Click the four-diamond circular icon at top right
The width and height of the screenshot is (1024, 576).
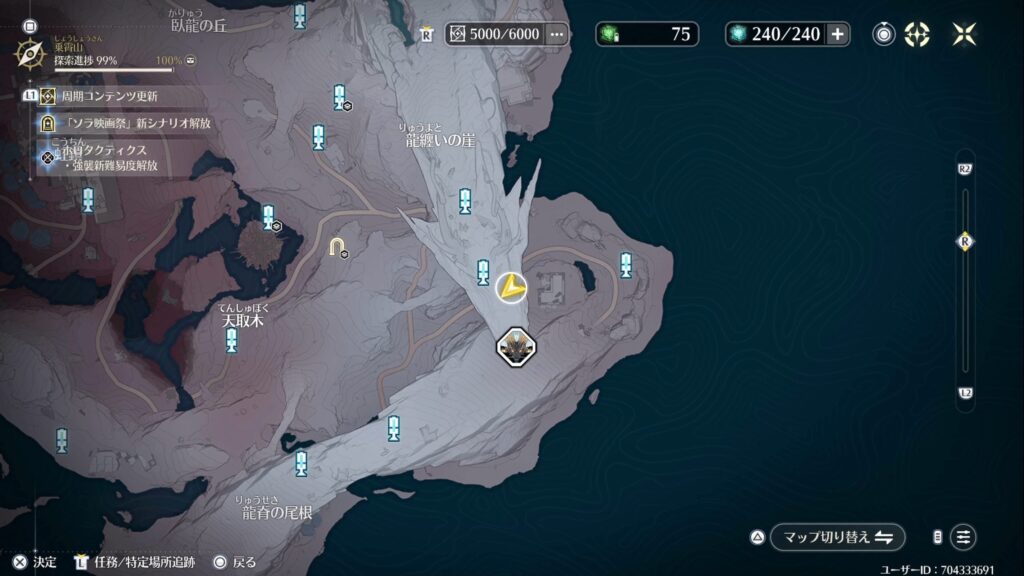(917, 34)
